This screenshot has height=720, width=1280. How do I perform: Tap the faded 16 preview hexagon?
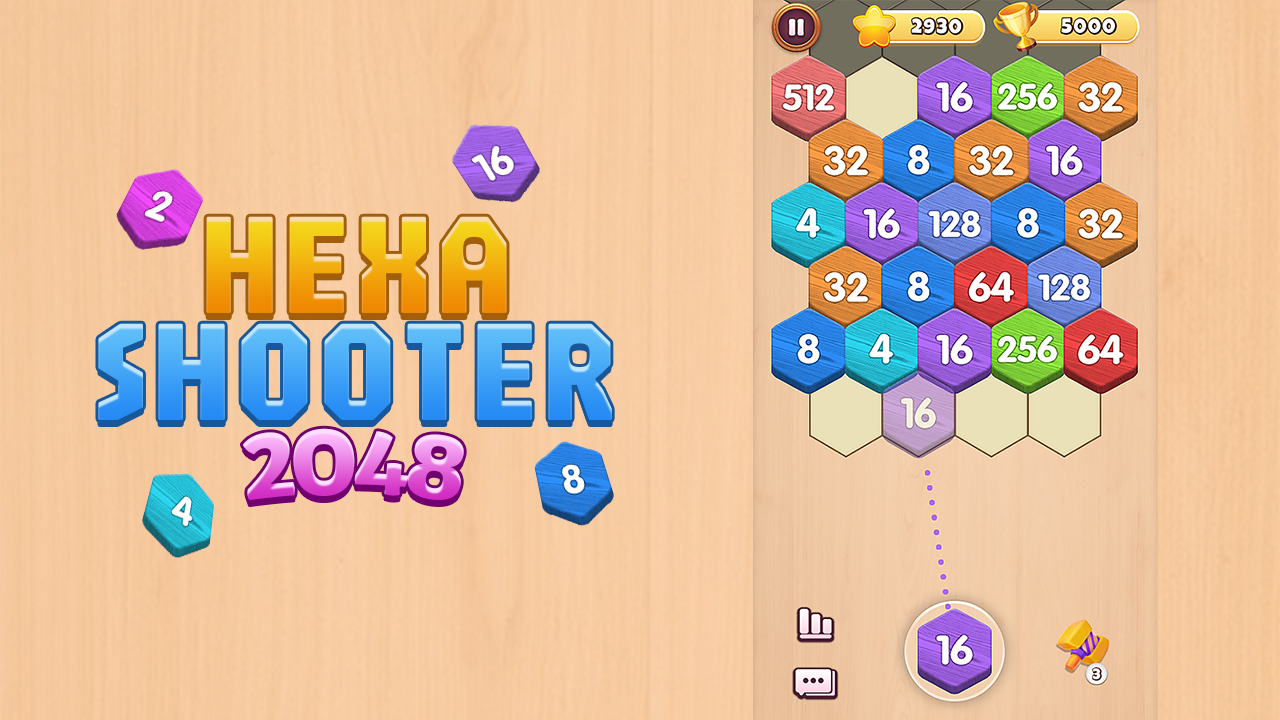pyautogui.click(x=918, y=412)
